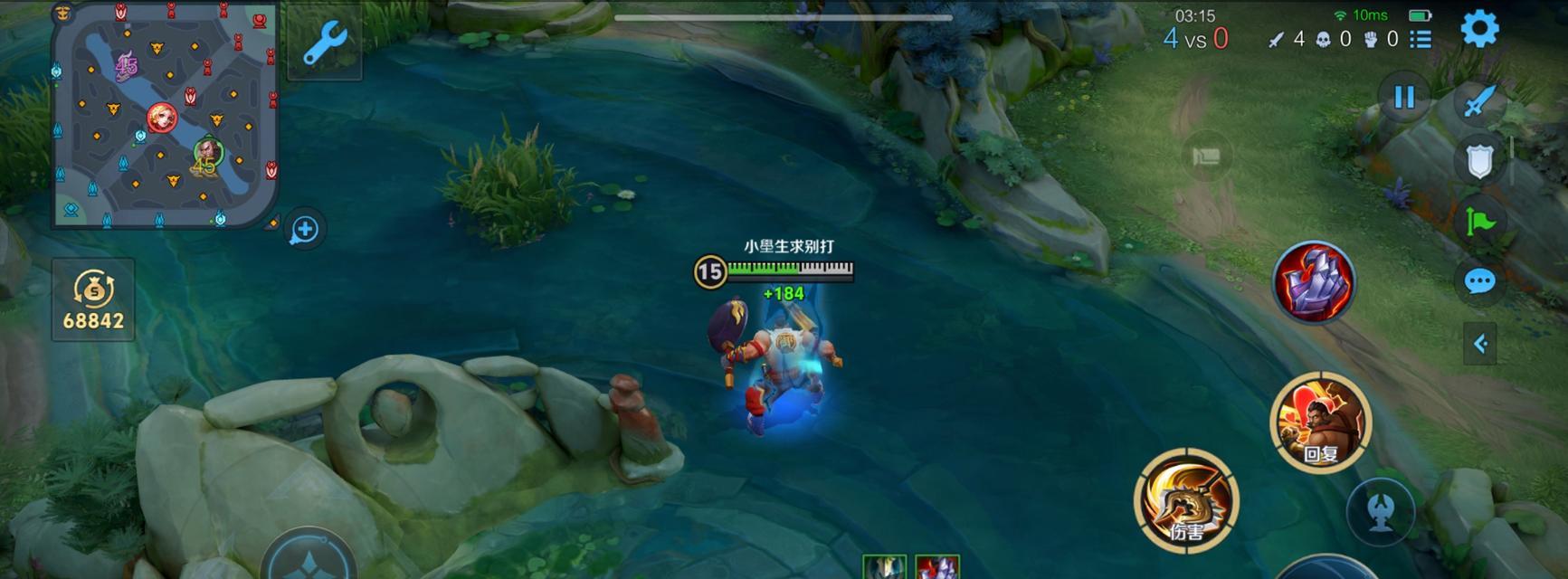This screenshot has height=579, width=1568.
Task: Open the shop via the gold counter
Action: coord(93,299)
